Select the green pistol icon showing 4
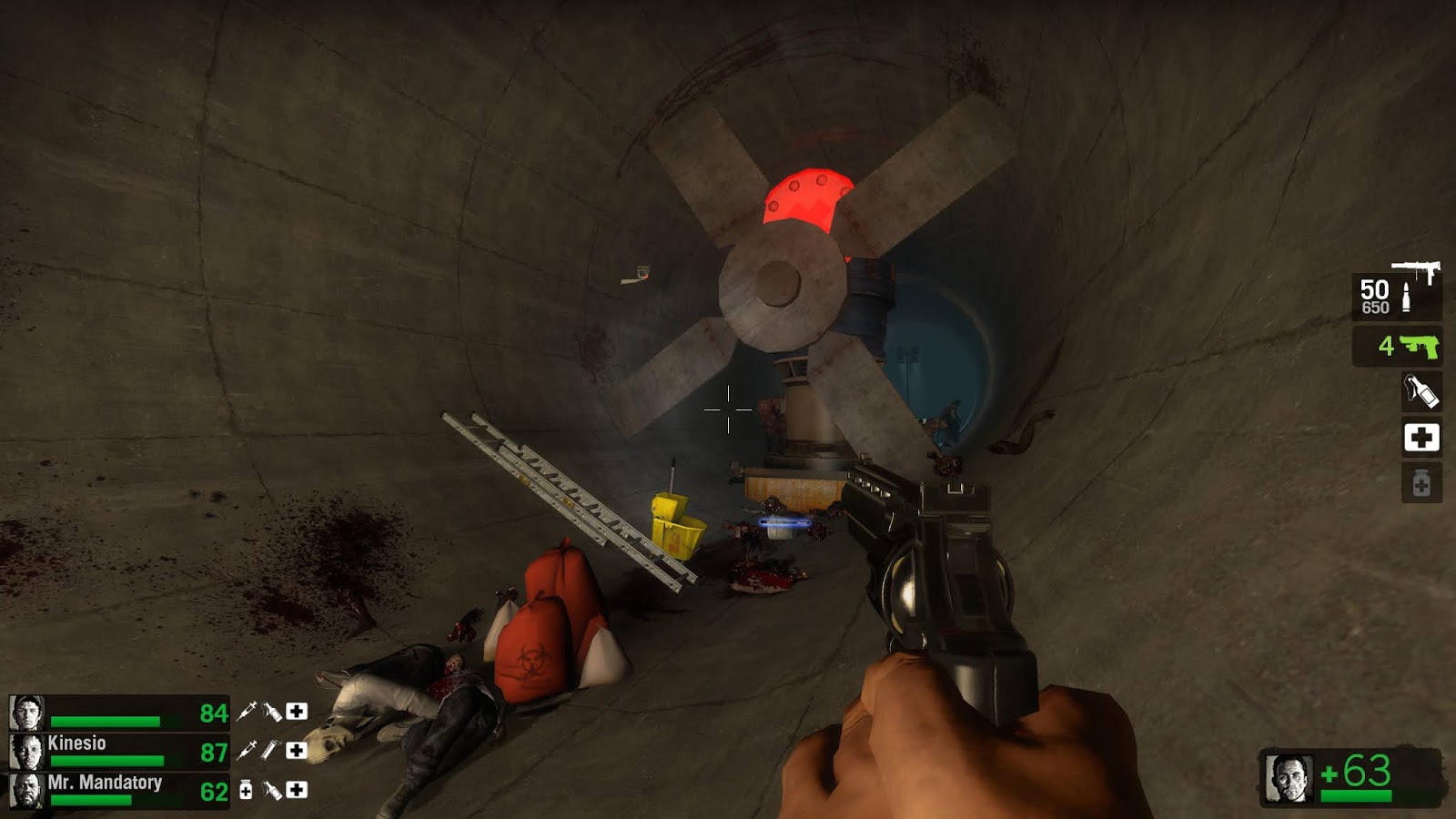The width and height of the screenshot is (1456, 819). point(1421,348)
